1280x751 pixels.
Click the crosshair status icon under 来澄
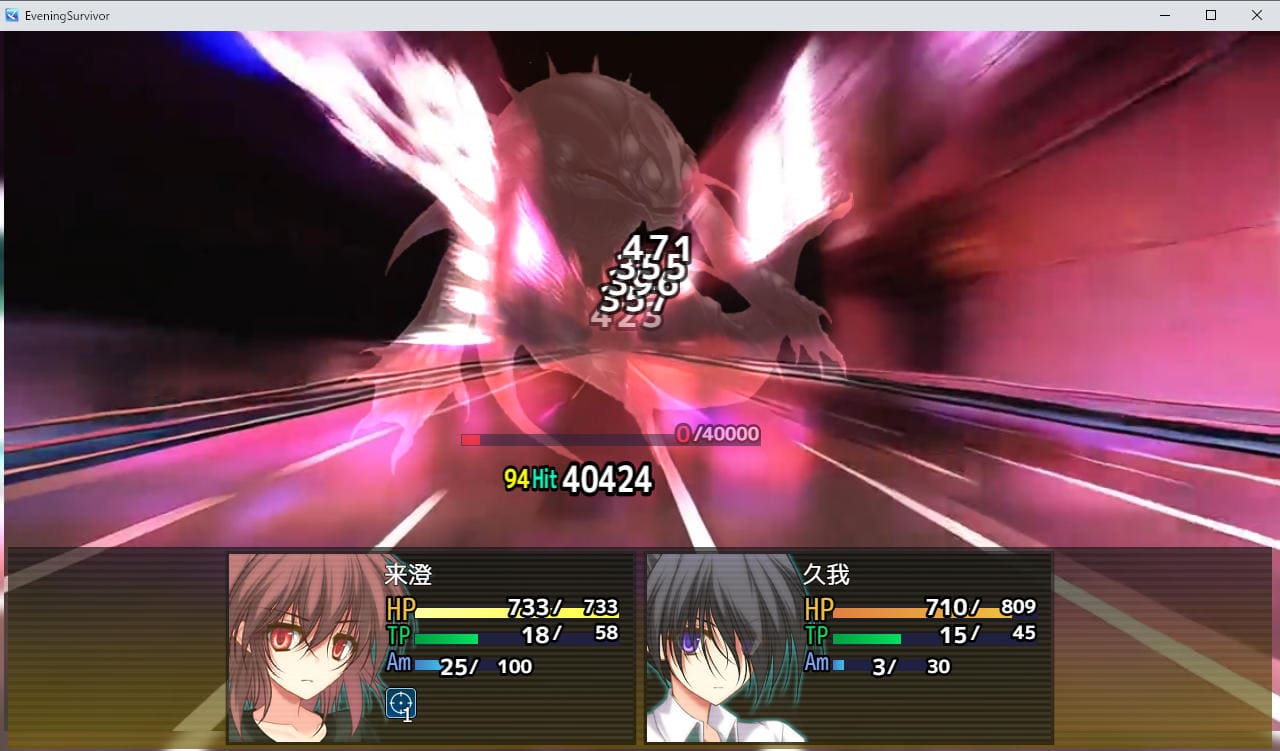tap(401, 704)
